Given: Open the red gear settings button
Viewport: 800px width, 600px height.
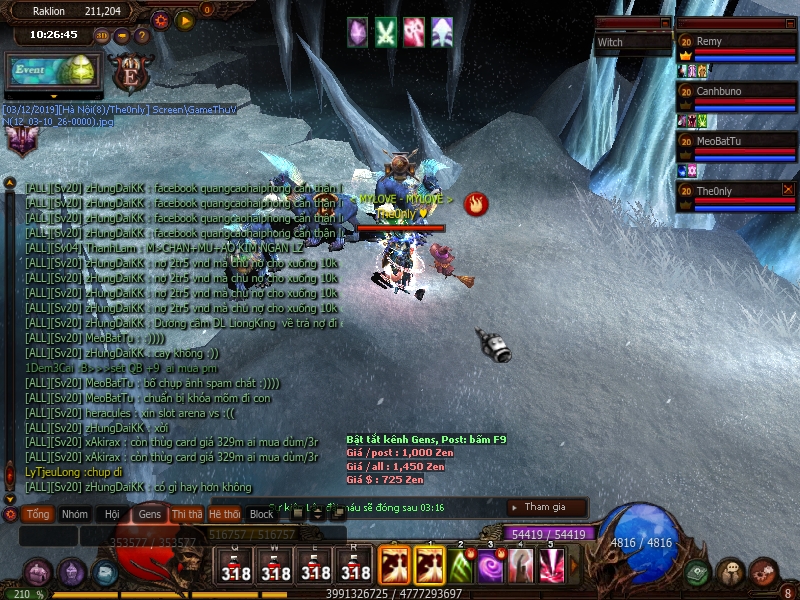Looking at the screenshot, I should [x=161, y=19].
